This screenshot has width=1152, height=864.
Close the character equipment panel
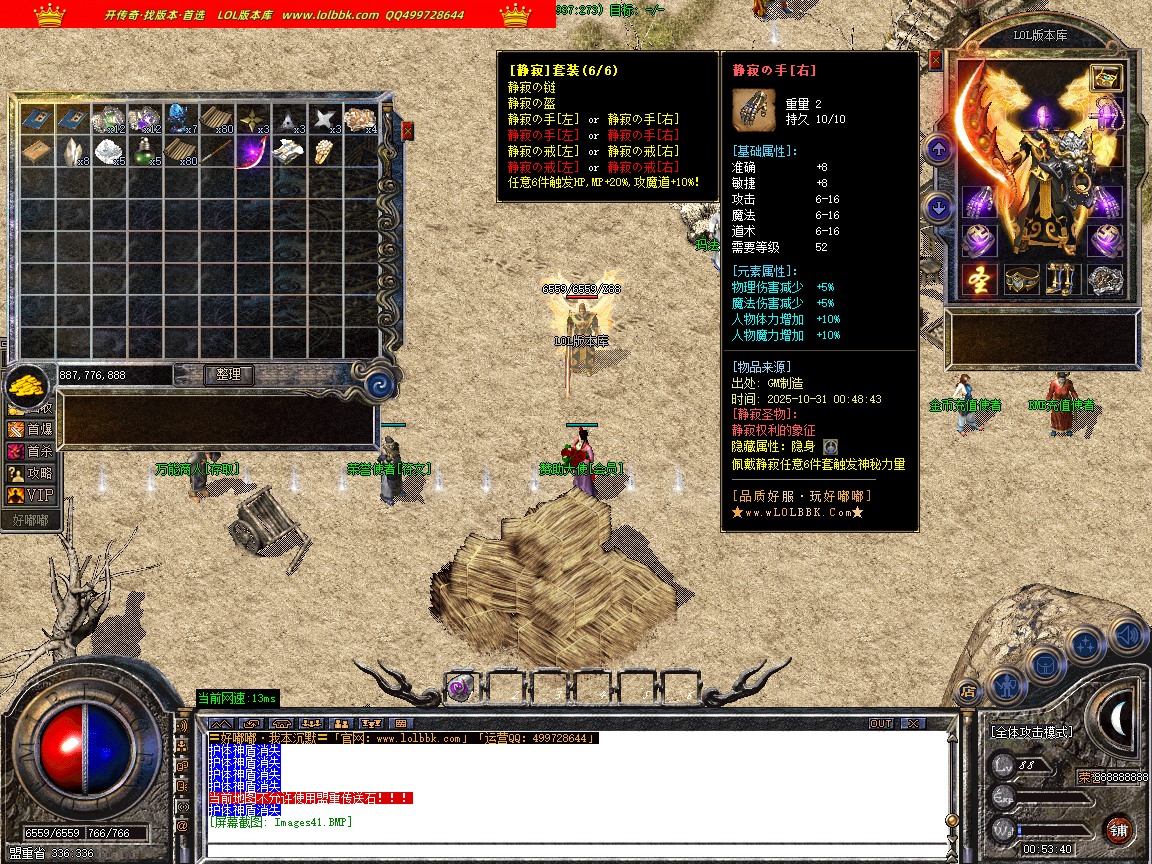point(936,60)
